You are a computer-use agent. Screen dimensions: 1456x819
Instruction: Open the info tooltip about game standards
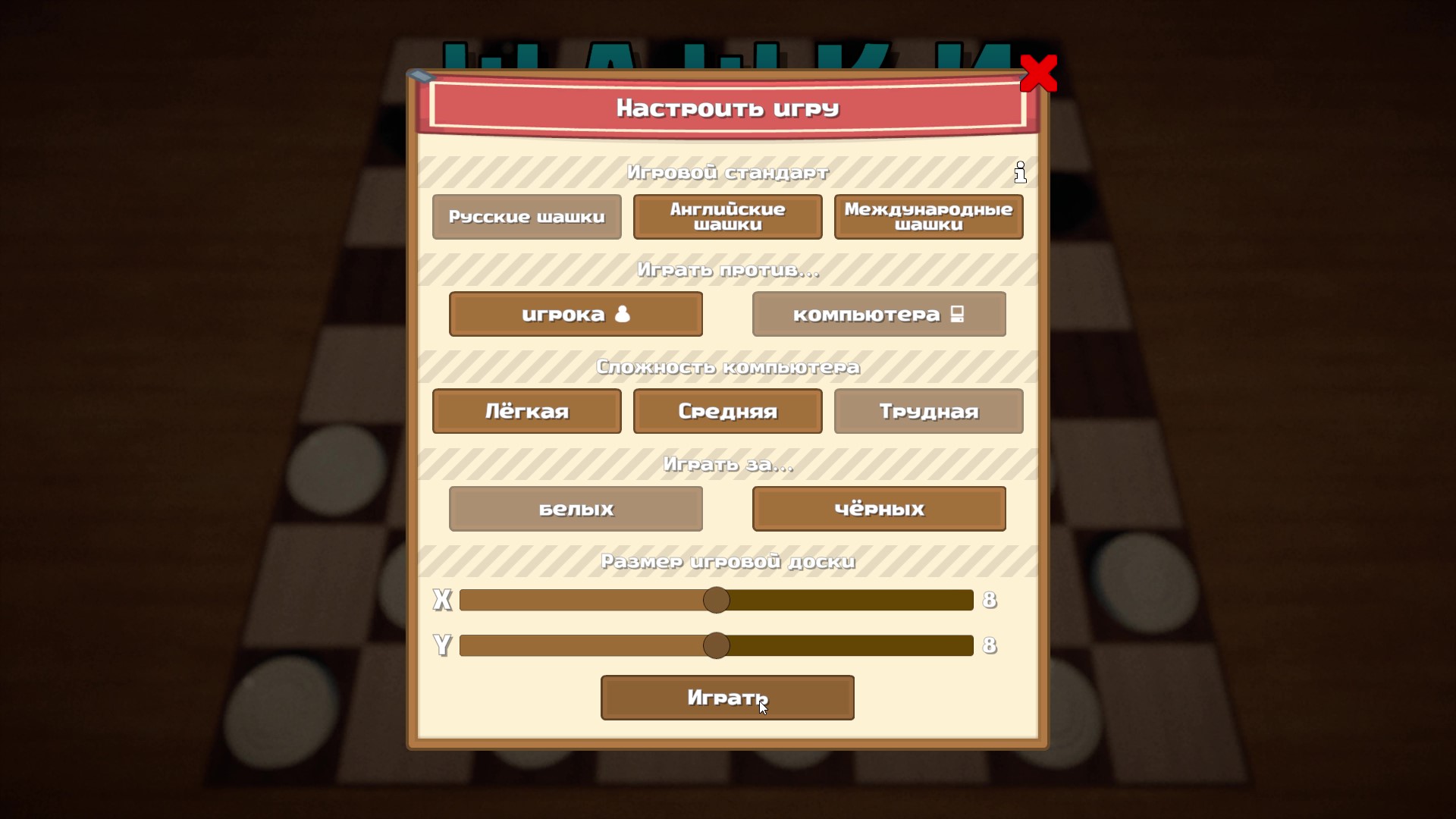(1020, 172)
